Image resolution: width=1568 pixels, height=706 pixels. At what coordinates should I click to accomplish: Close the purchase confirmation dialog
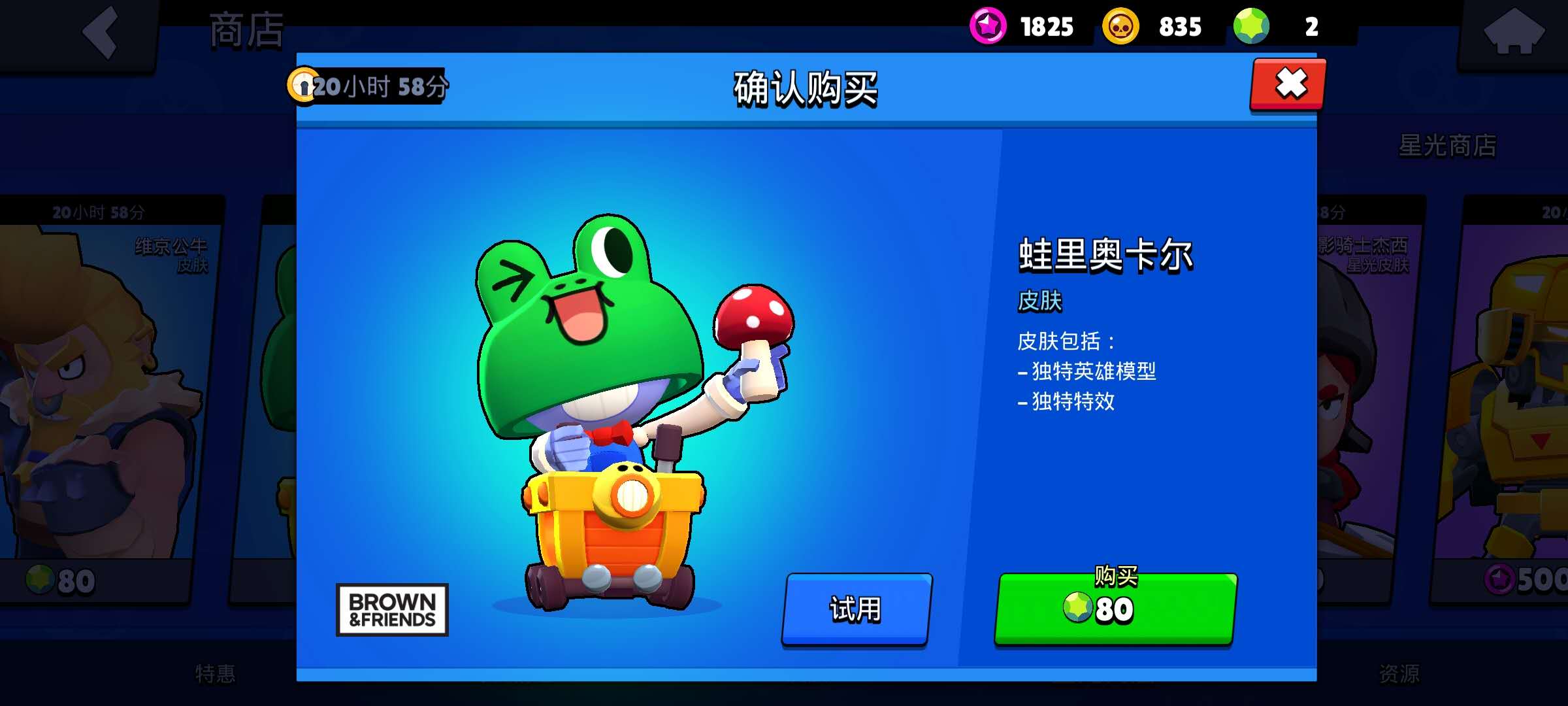1288,85
